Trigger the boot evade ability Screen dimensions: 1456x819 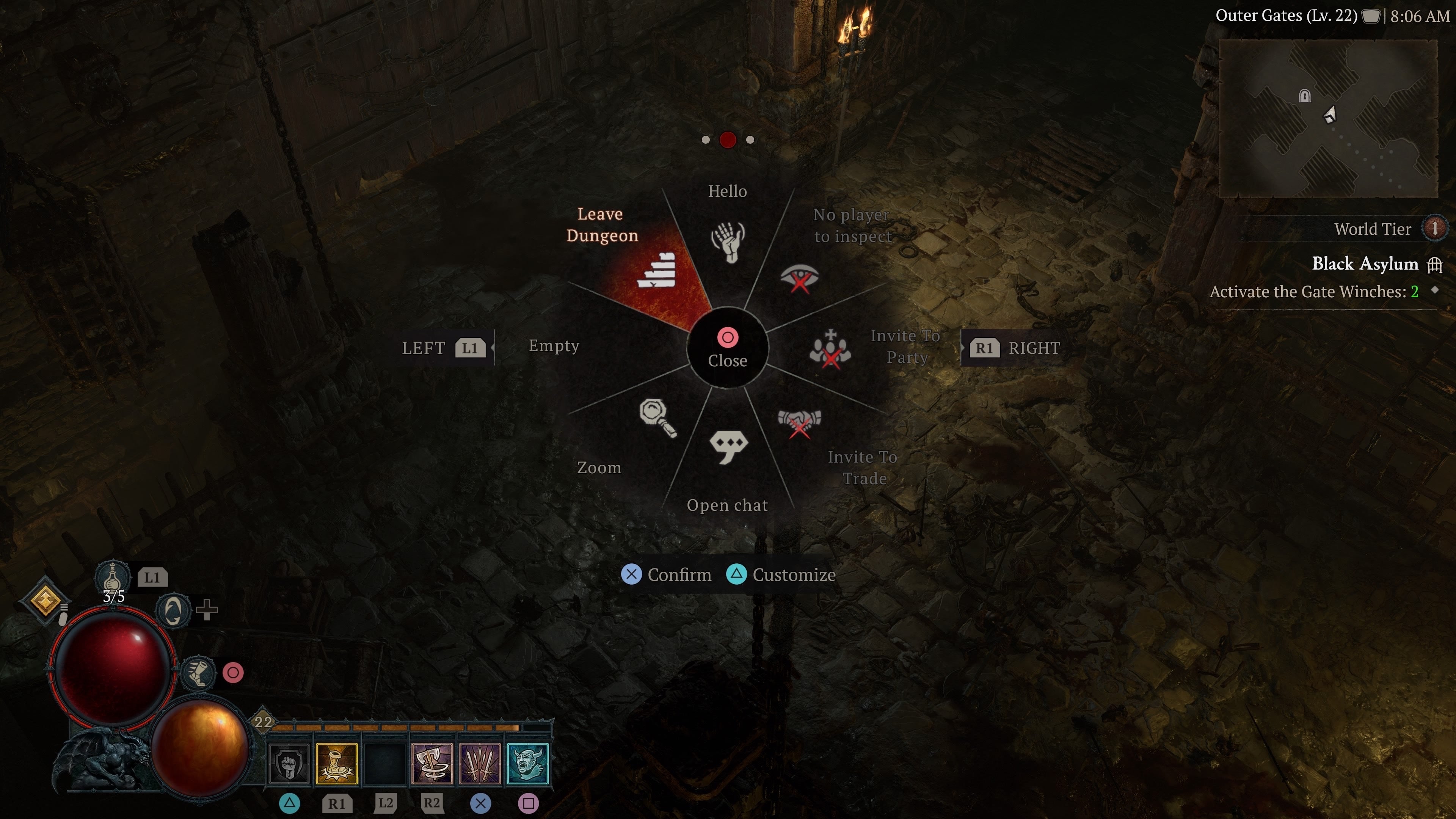(198, 673)
